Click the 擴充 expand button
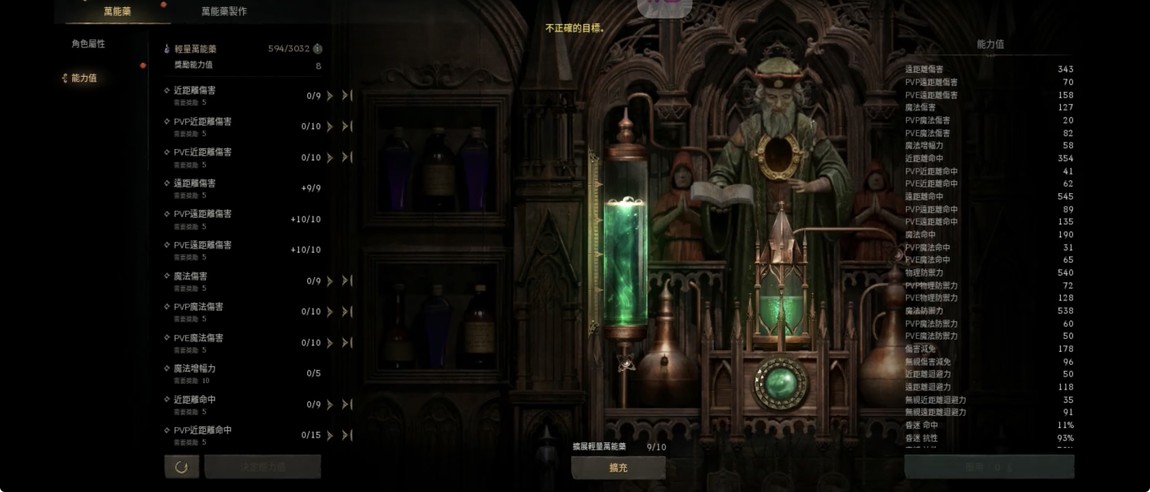This screenshot has height=492, width=1150. pos(618,467)
